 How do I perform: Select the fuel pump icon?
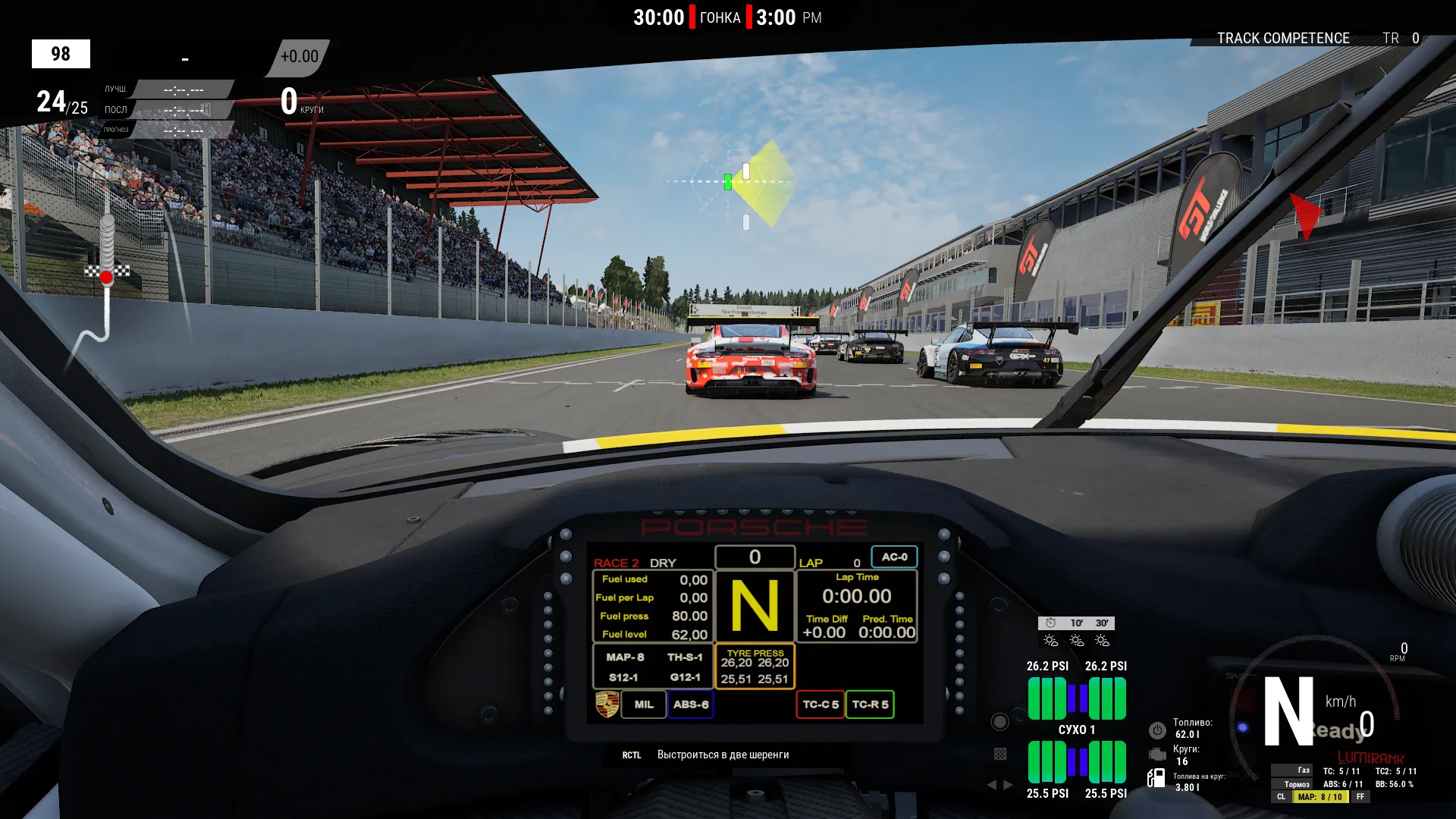point(1156,778)
